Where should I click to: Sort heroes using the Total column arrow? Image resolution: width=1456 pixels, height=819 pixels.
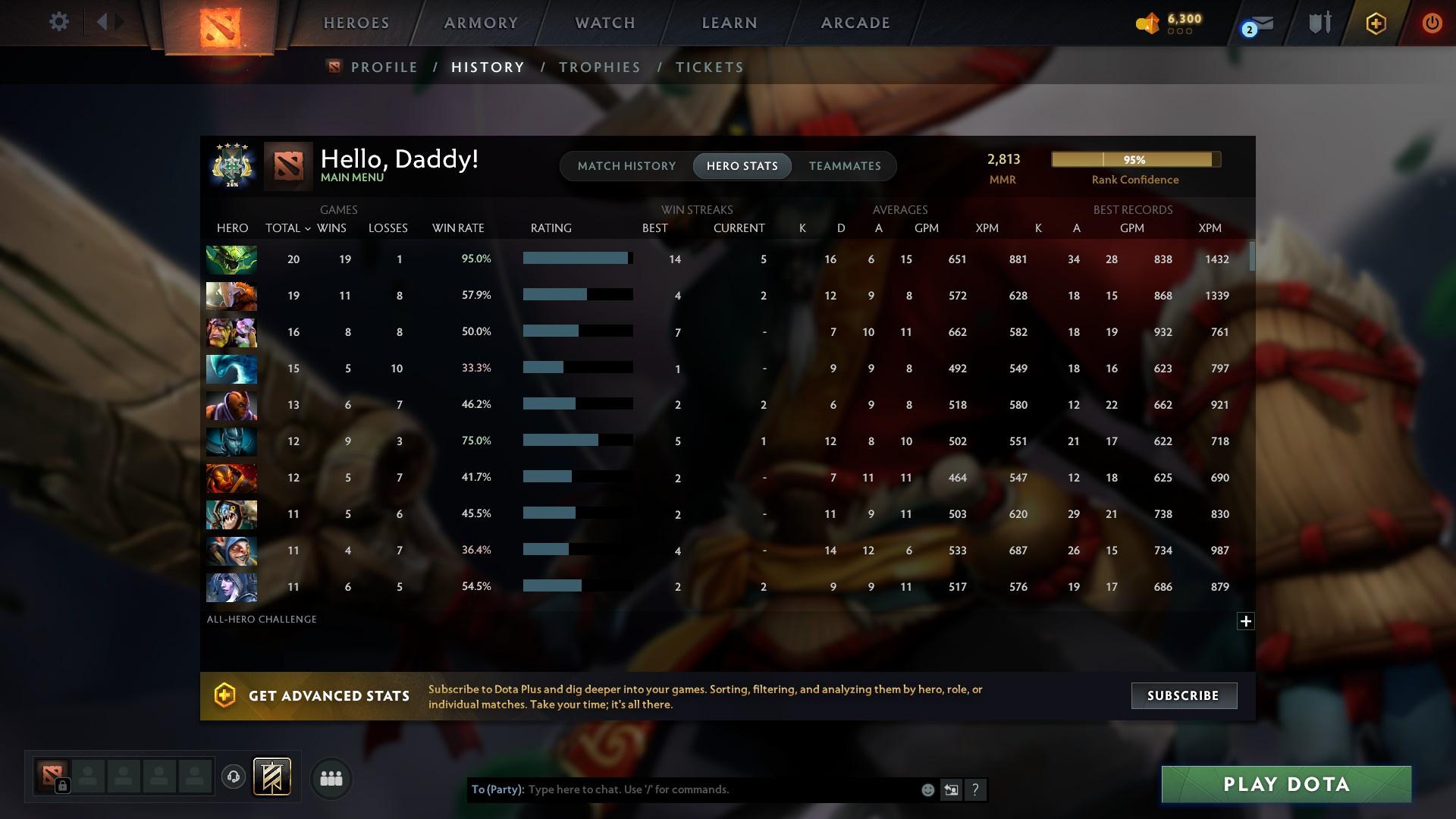[307, 227]
